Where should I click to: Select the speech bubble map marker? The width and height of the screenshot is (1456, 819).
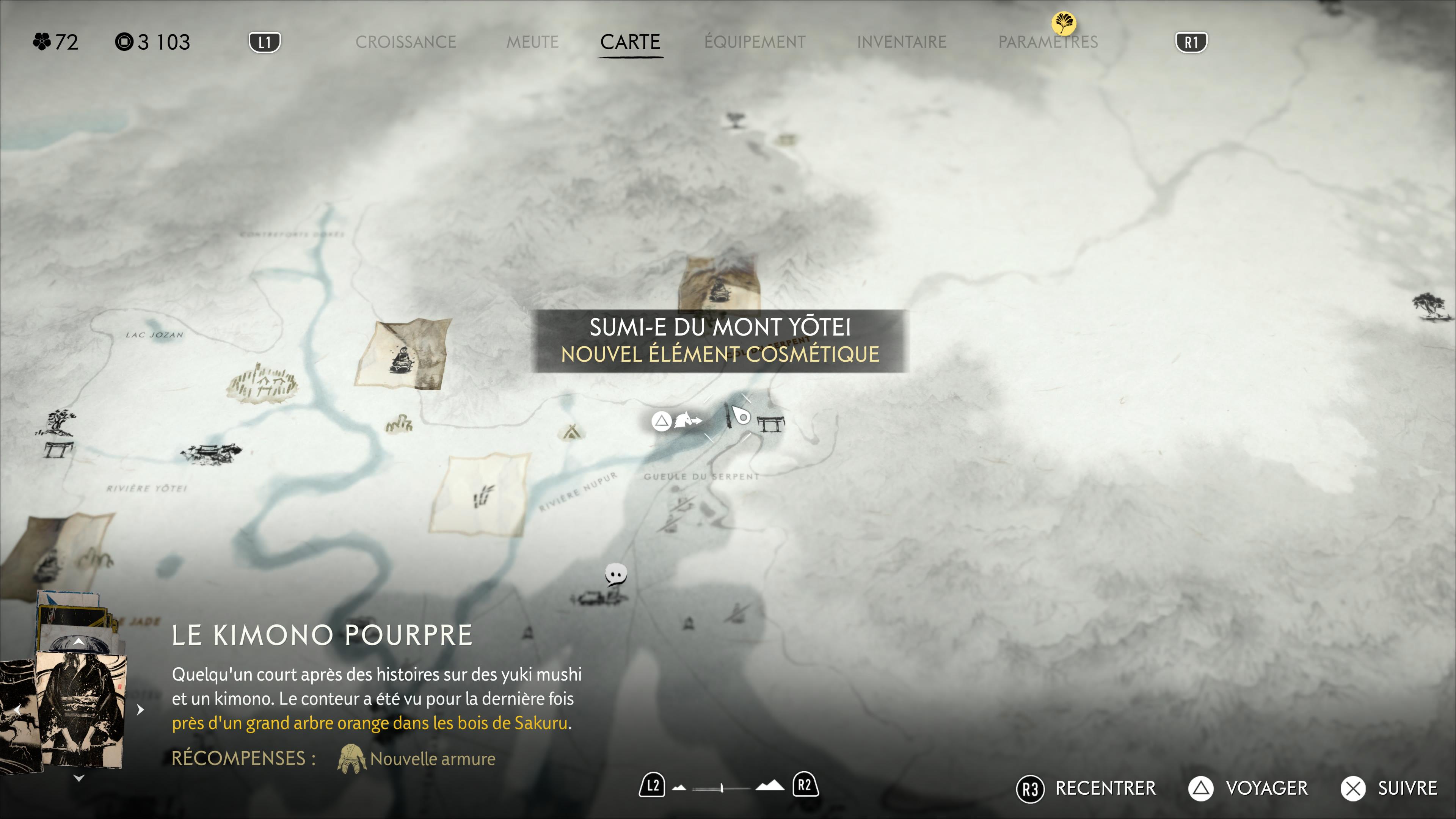615,574
